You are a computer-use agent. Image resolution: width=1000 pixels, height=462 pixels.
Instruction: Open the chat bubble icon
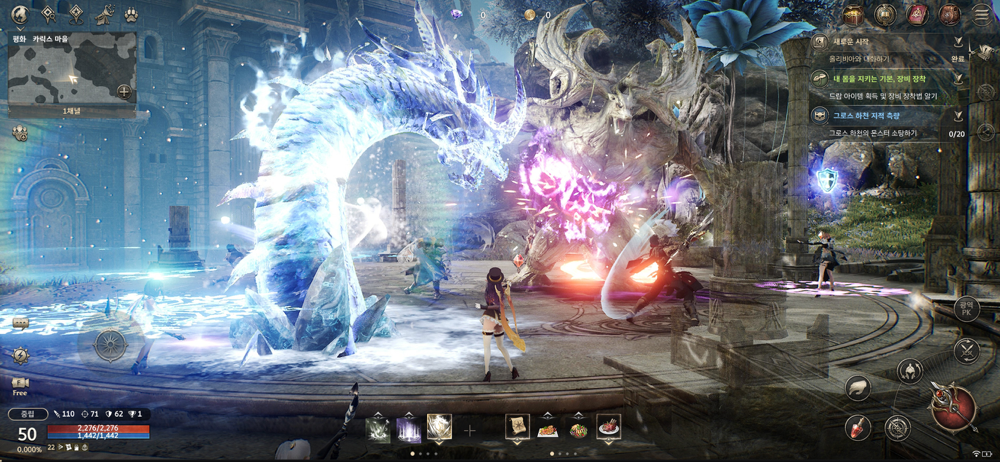(20, 324)
